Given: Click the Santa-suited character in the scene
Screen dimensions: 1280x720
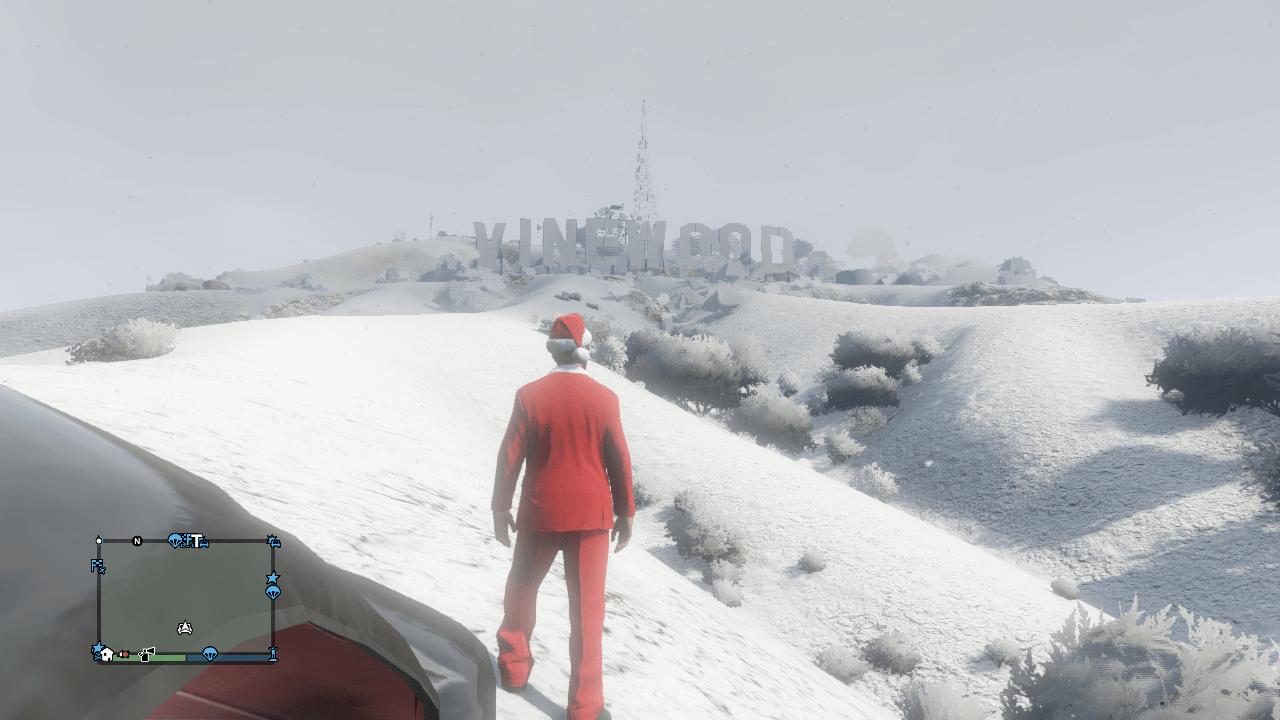Looking at the screenshot, I should [x=567, y=480].
